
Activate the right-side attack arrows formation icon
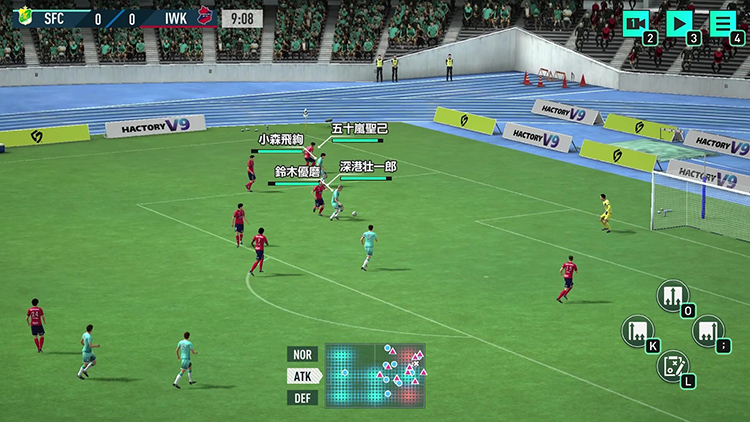(x=707, y=331)
